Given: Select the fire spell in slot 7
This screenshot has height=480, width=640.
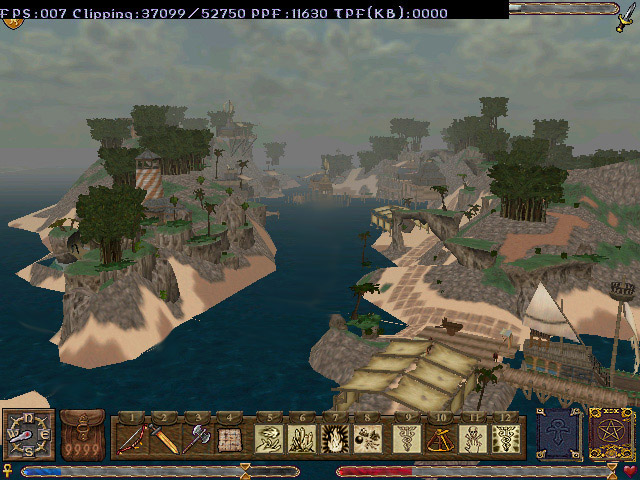Looking at the screenshot, I should coord(334,439).
